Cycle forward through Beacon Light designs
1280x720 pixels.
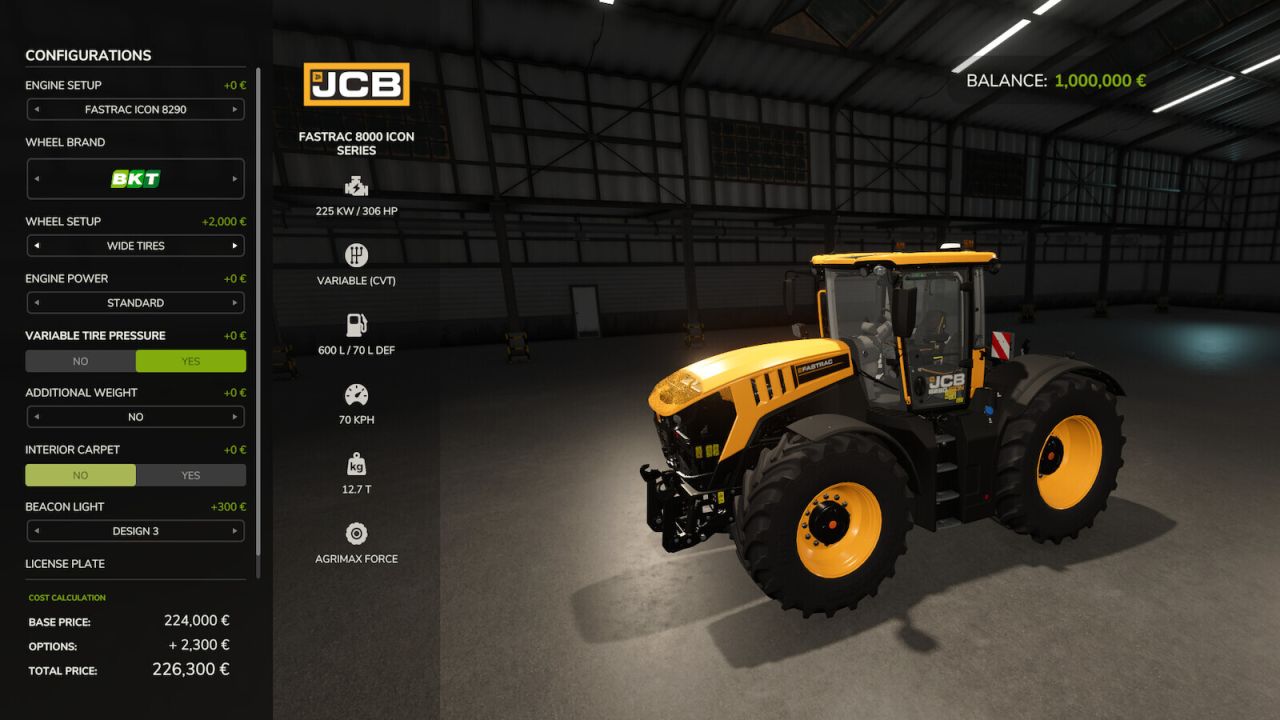point(237,531)
